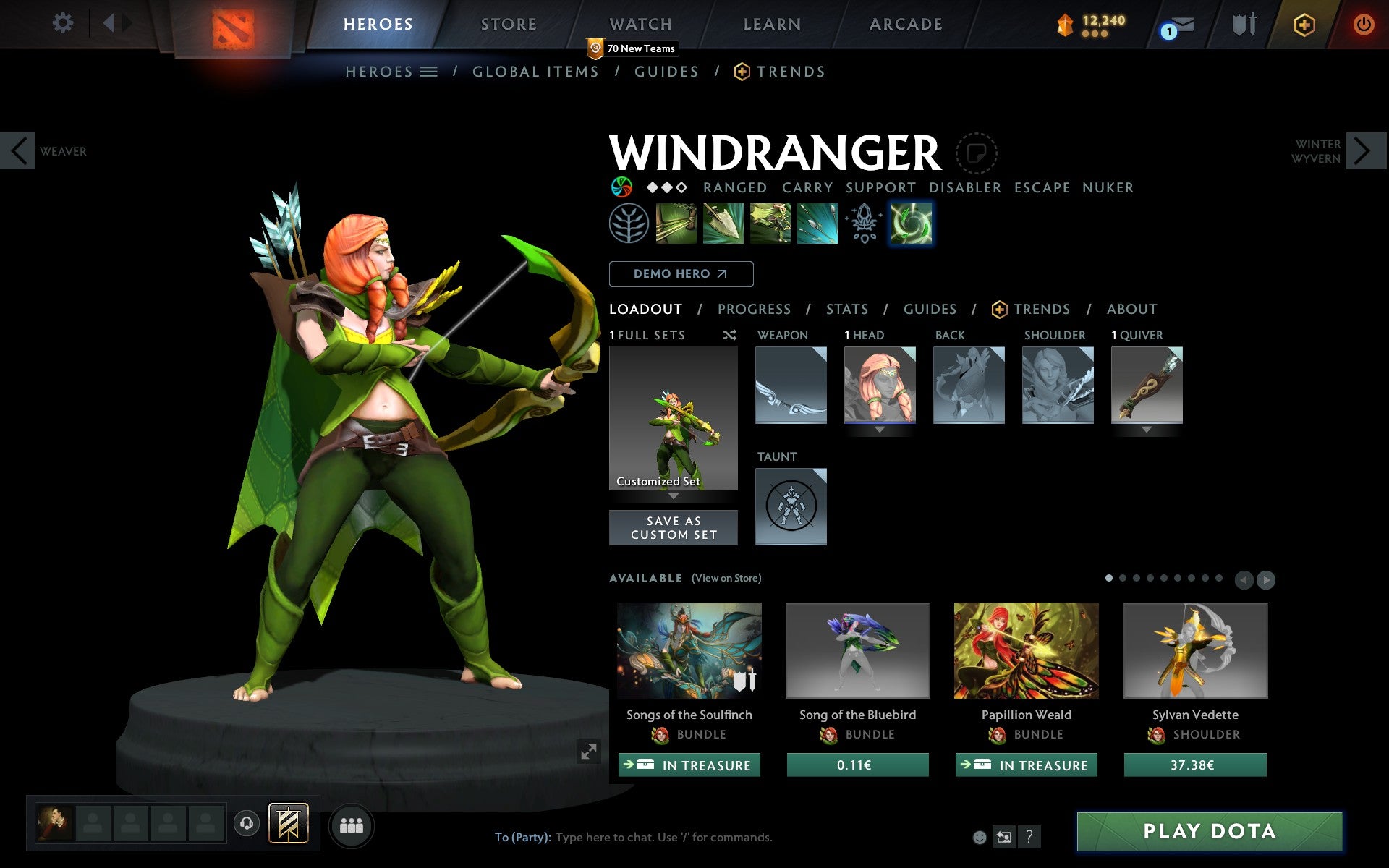Click the Dota 2 logo in the top bar
1389x868 pixels.
(232, 22)
